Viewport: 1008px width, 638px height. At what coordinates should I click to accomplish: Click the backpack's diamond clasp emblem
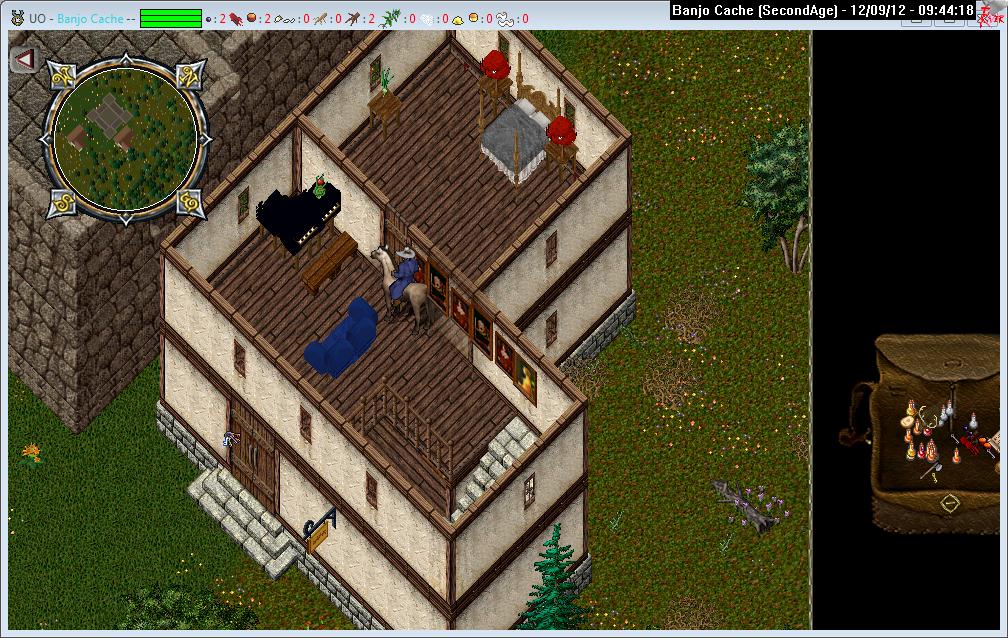pos(948,501)
